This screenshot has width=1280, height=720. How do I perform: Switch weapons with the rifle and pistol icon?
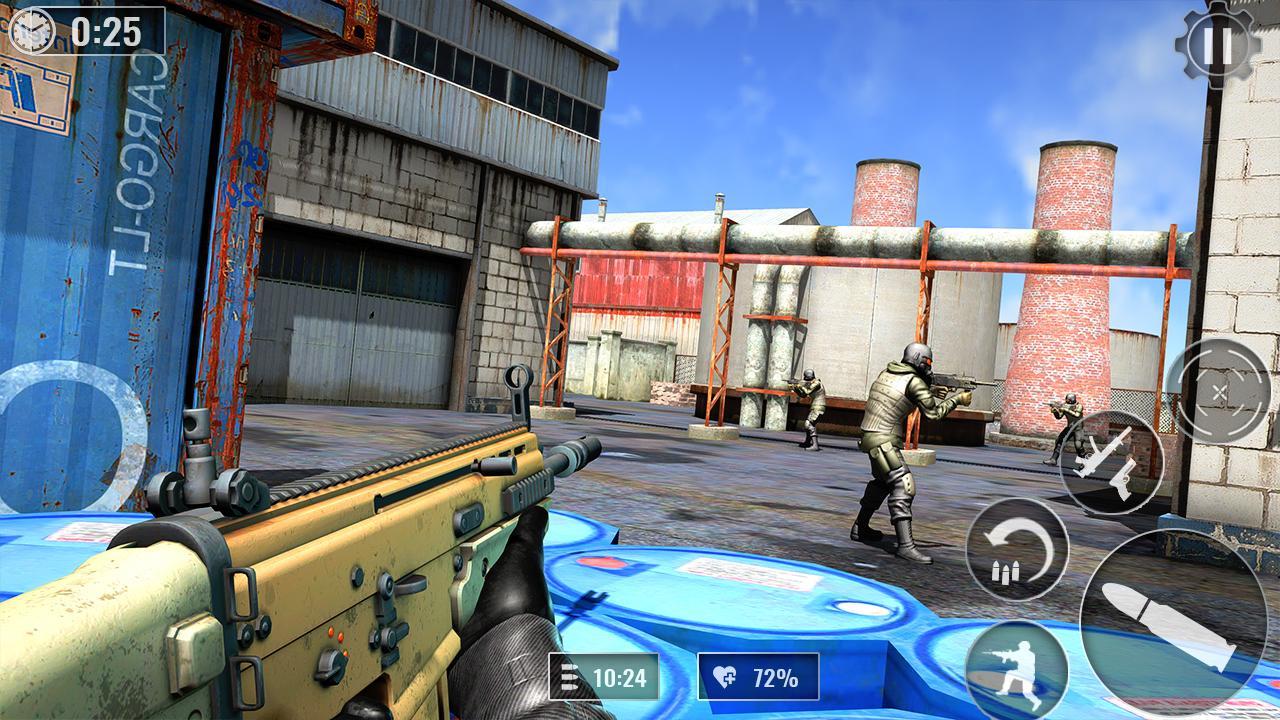tap(1111, 462)
